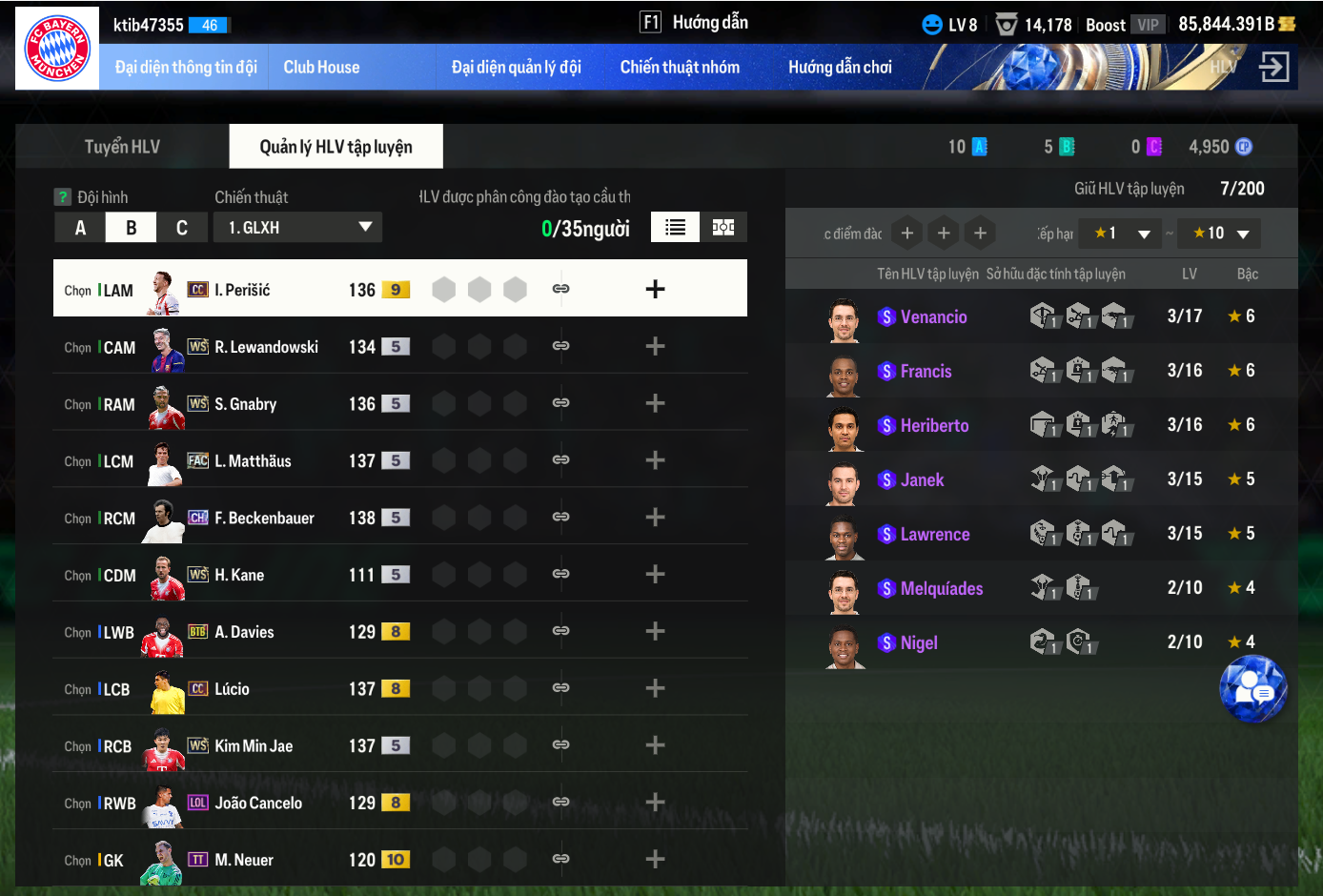
Task: Open Club House menu
Action: tap(321, 68)
